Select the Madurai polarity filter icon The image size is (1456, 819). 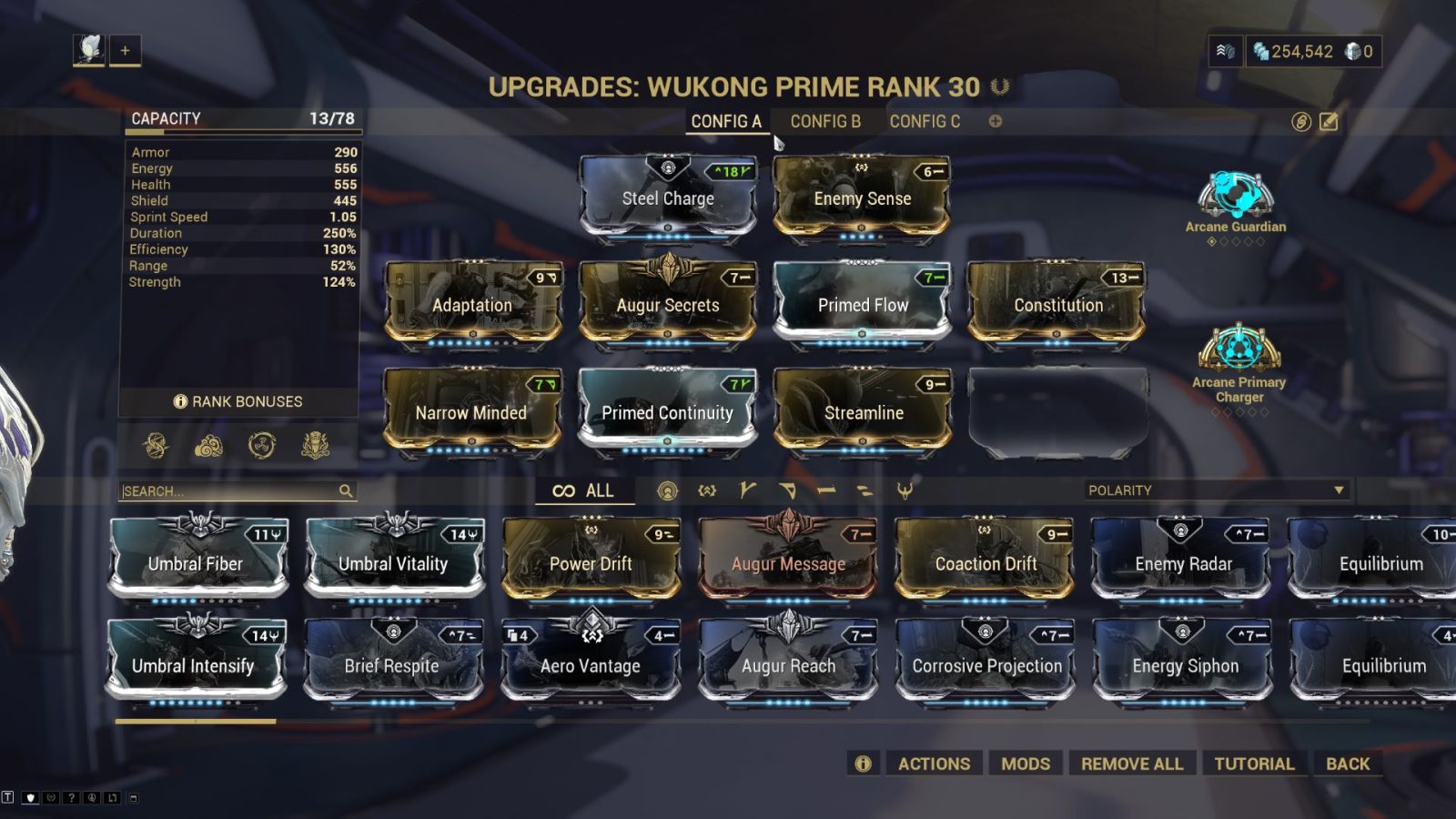(746, 490)
